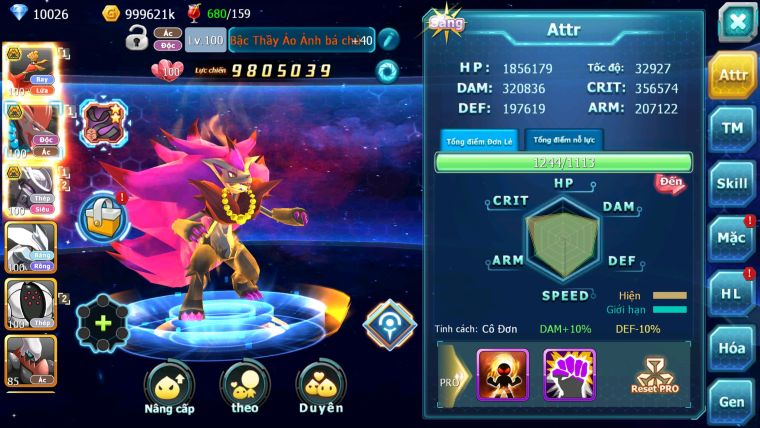Click the Reset PRO button
The image size is (760, 428).
coord(654,375)
